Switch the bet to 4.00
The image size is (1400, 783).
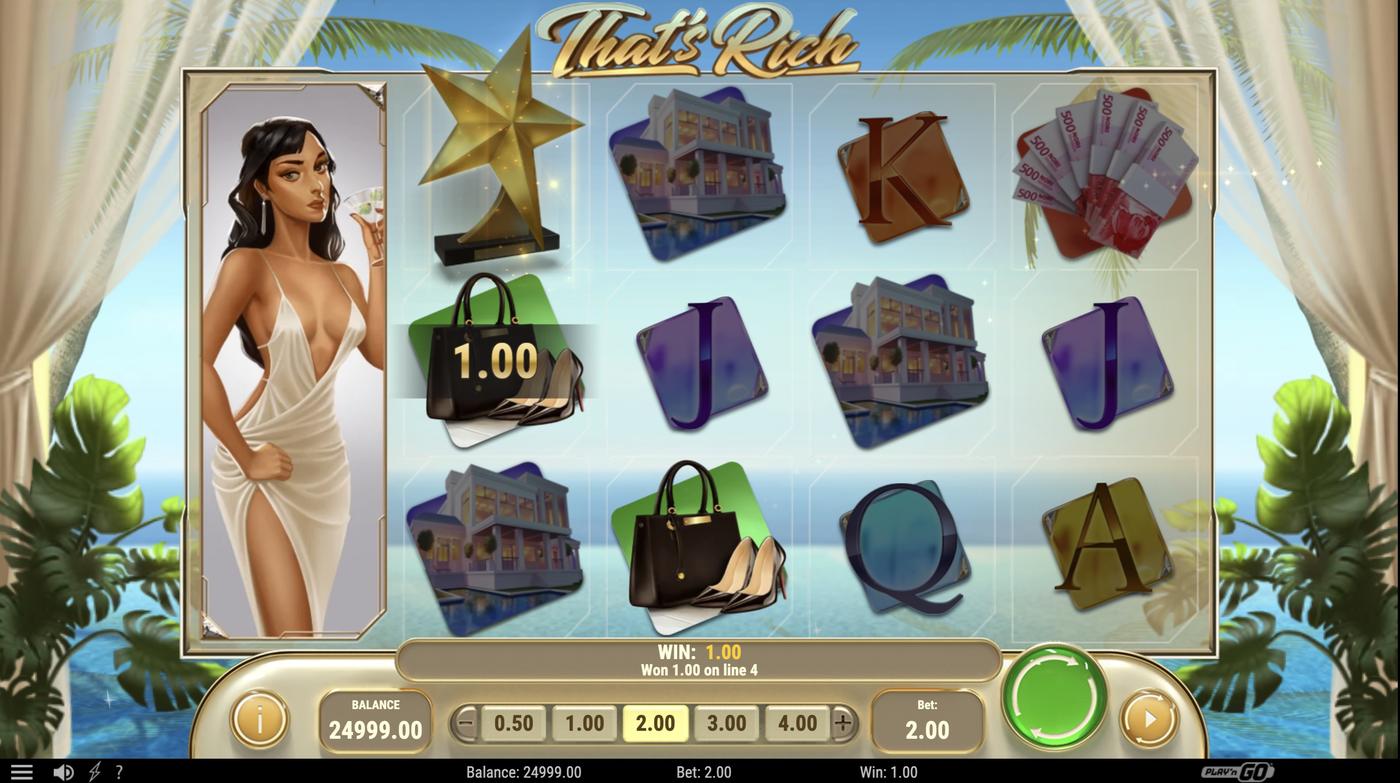coord(797,723)
